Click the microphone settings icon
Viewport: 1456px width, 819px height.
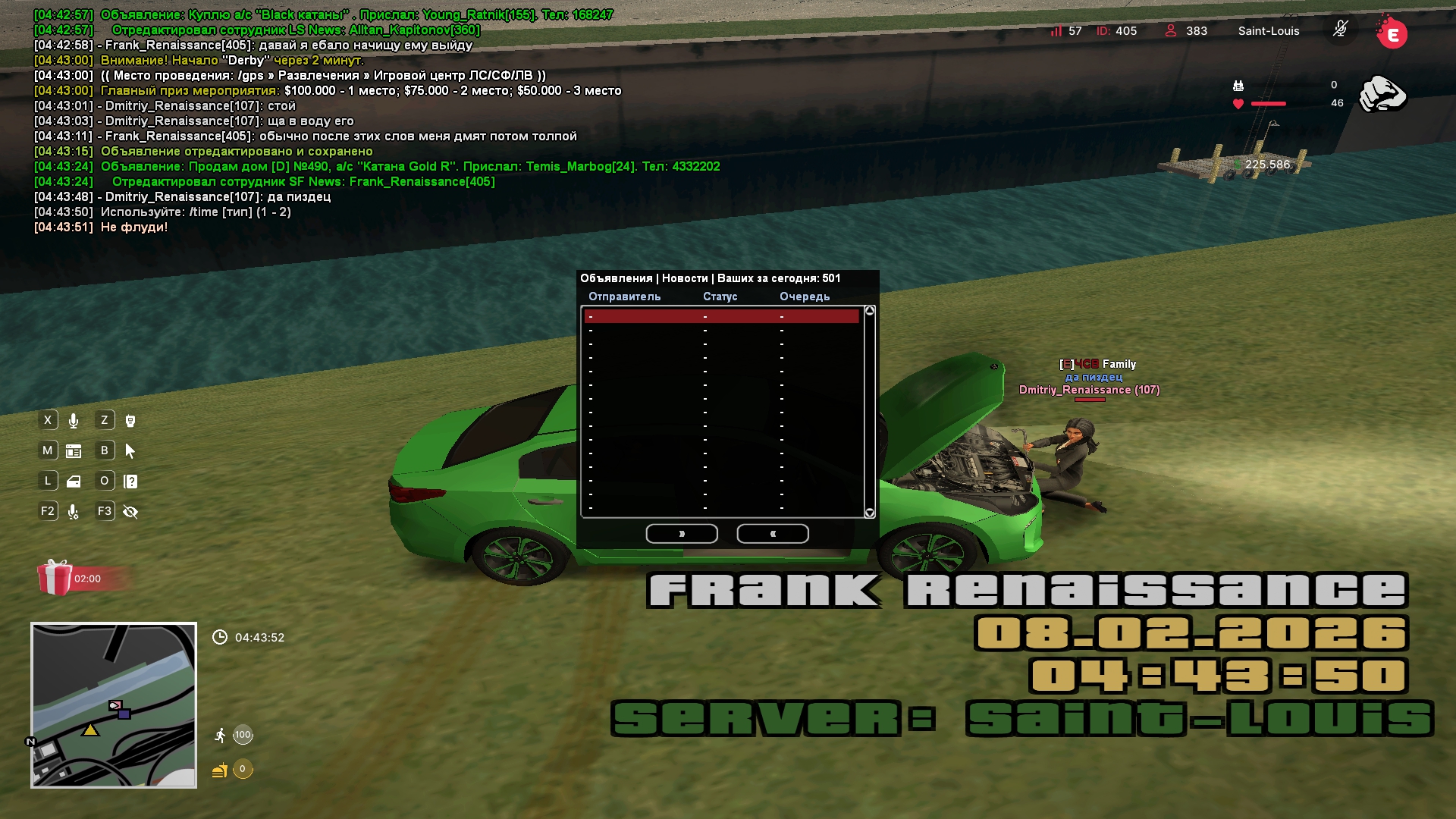pyautogui.click(x=74, y=512)
